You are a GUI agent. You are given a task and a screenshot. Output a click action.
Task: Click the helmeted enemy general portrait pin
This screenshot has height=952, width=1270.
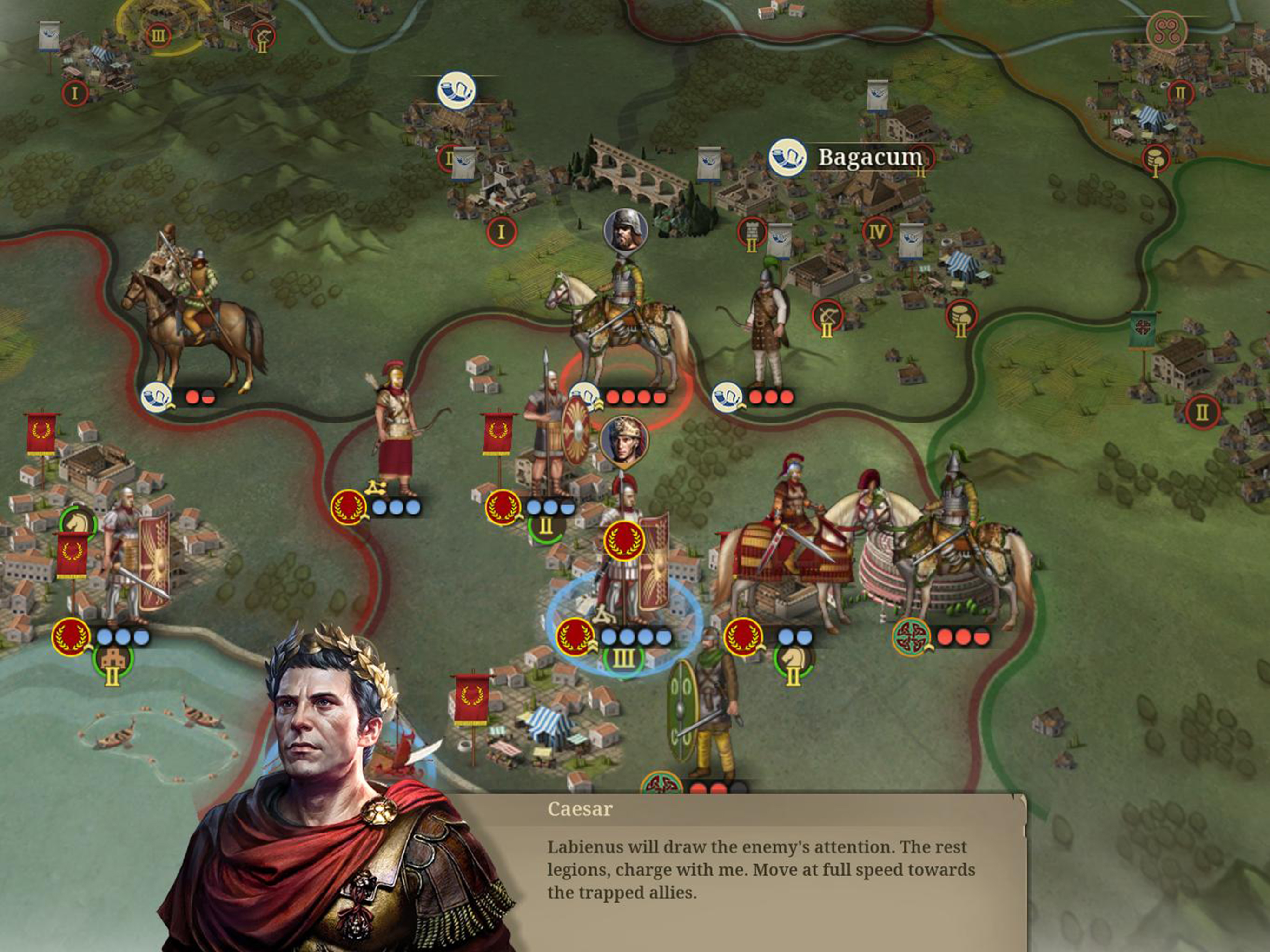pyautogui.click(x=625, y=230)
